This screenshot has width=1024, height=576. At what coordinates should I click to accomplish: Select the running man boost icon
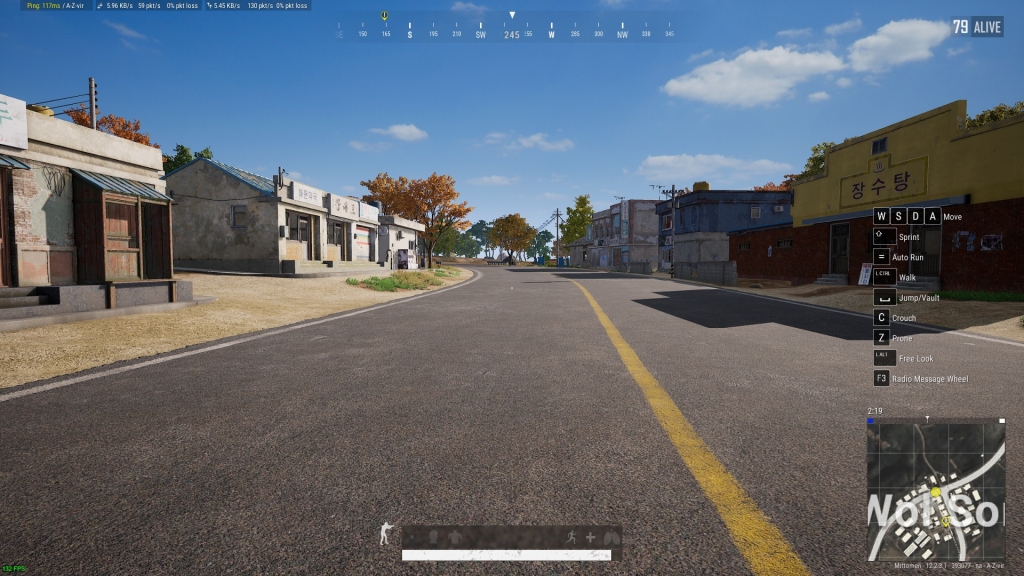click(x=573, y=537)
